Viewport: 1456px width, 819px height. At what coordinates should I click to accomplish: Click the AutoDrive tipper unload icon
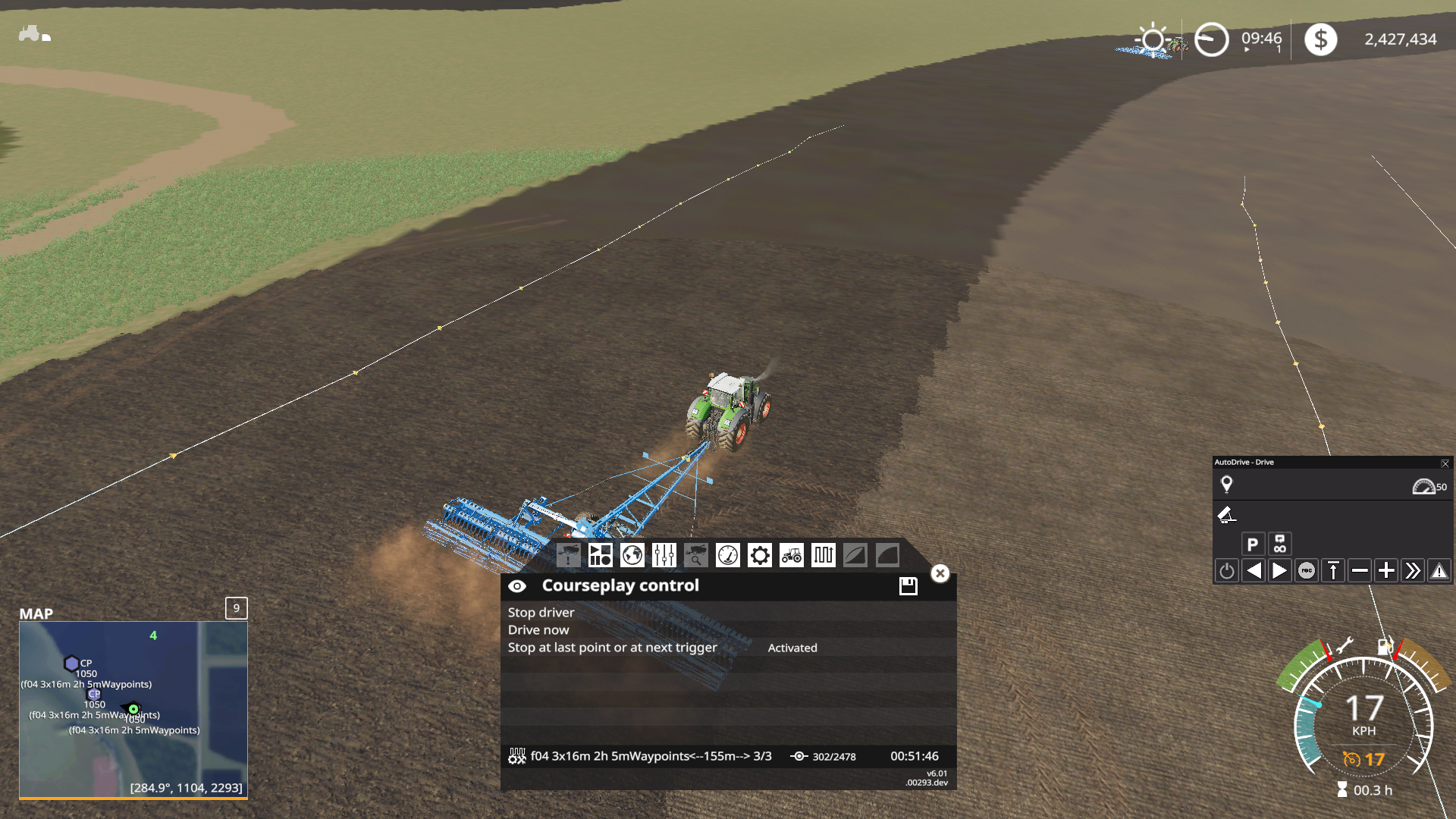pyautogui.click(x=1228, y=516)
